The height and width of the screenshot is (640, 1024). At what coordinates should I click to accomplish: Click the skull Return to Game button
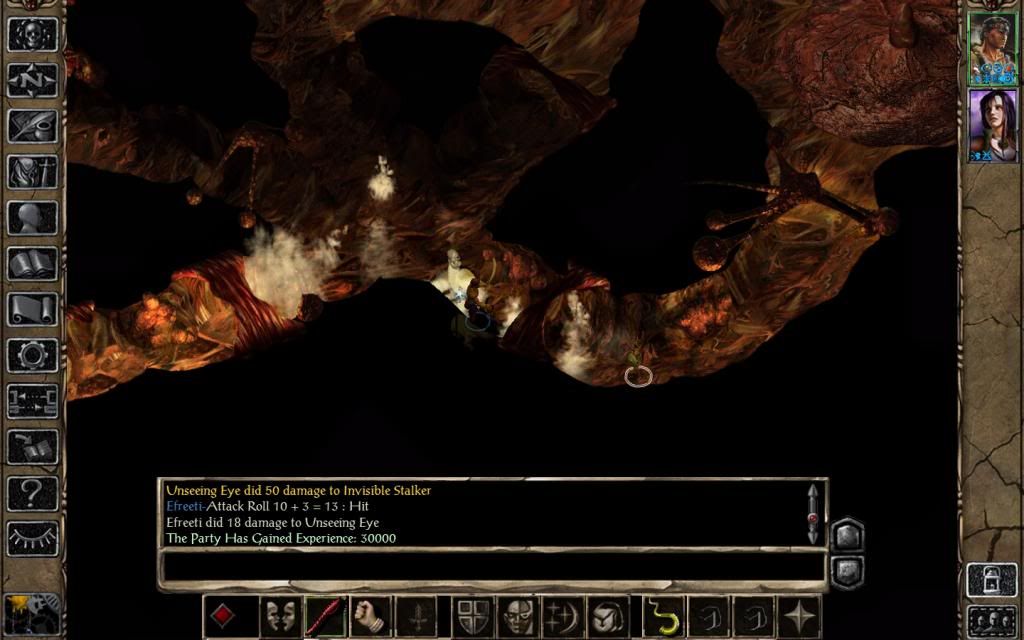tap(32, 33)
